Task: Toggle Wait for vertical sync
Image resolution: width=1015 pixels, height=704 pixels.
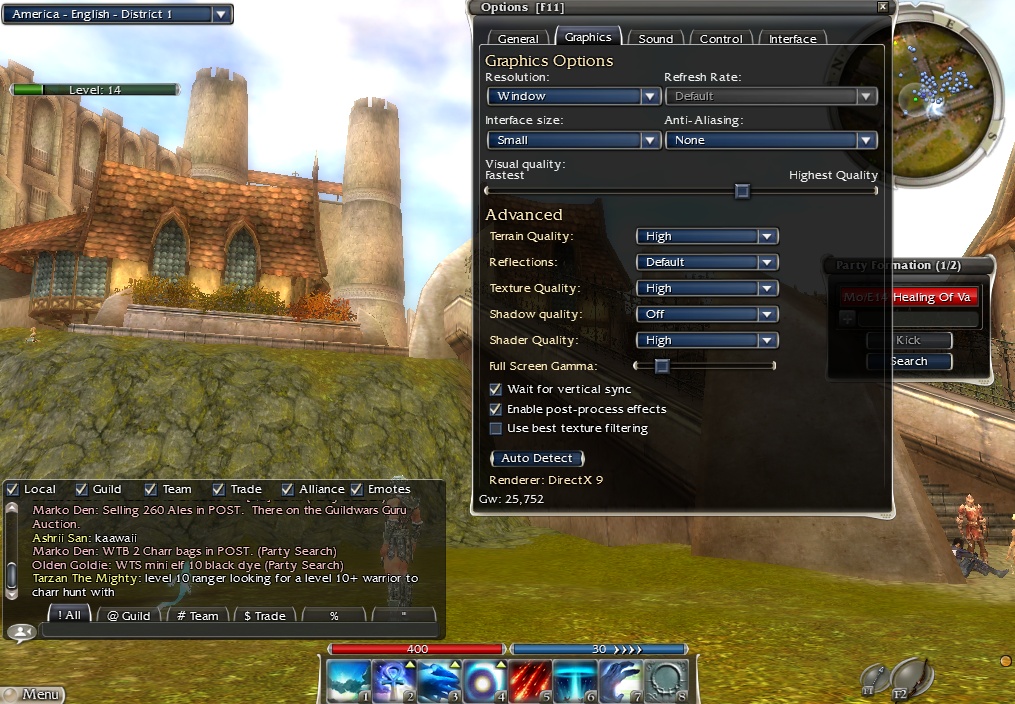Action: pos(496,389)
